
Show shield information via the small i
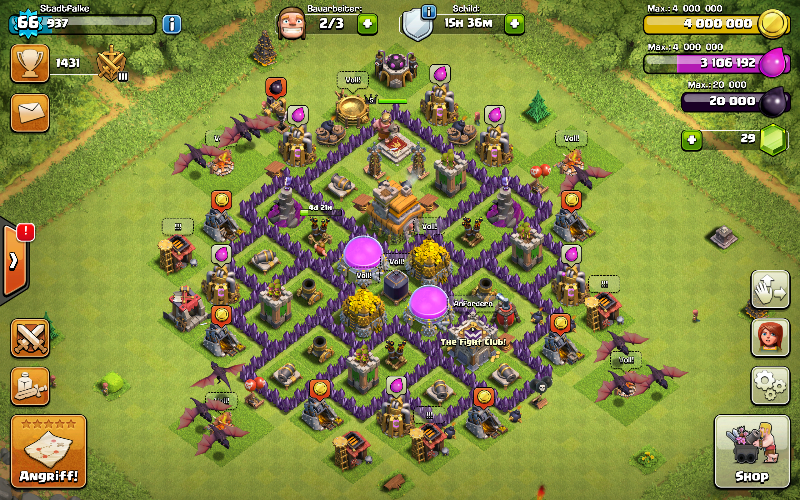coord(429,12)
